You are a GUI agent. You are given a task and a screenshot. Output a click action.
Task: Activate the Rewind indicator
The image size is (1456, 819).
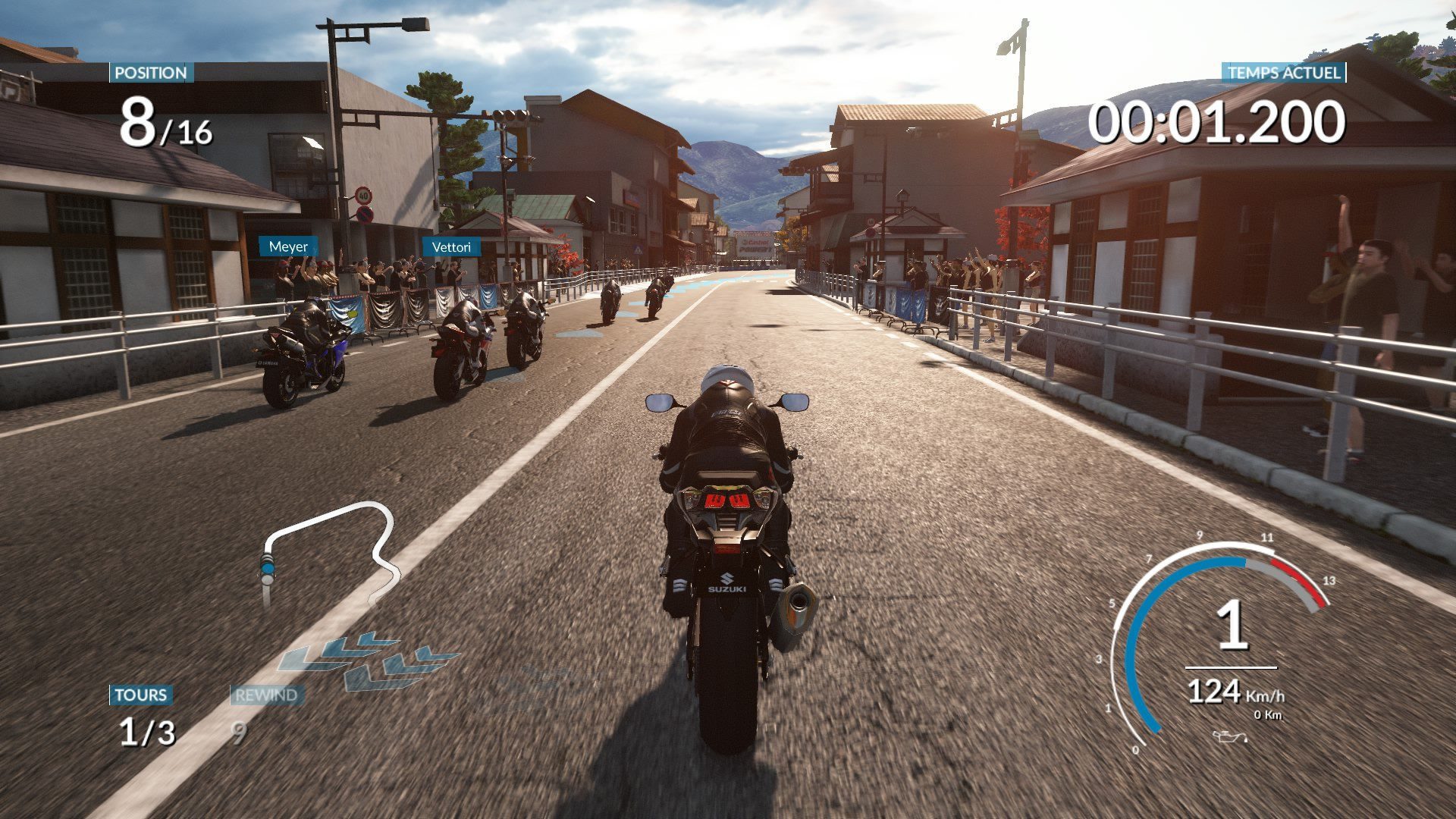coord(266,695)
